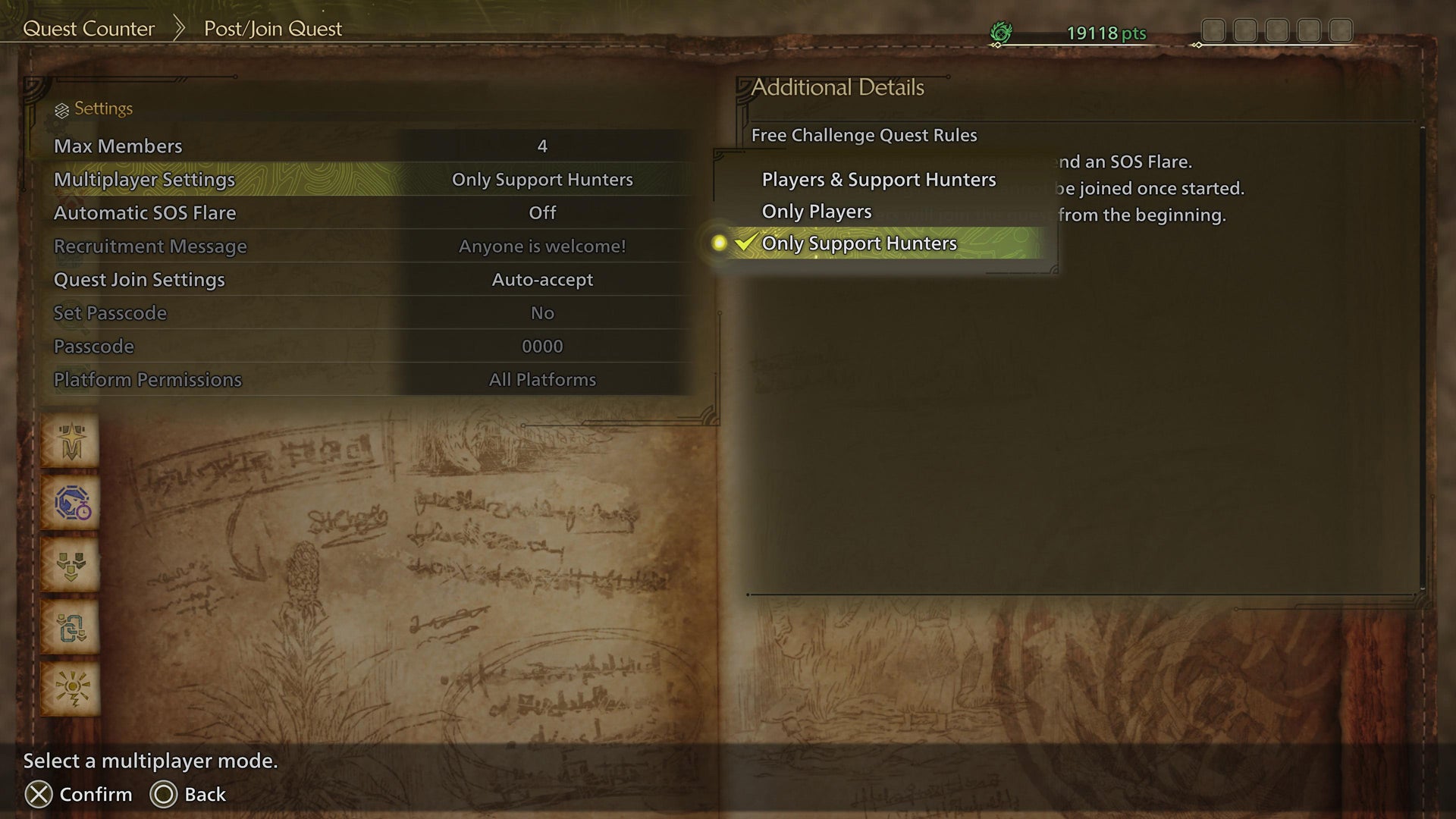Select the quest link-up sidebar icon

(71, 628)
